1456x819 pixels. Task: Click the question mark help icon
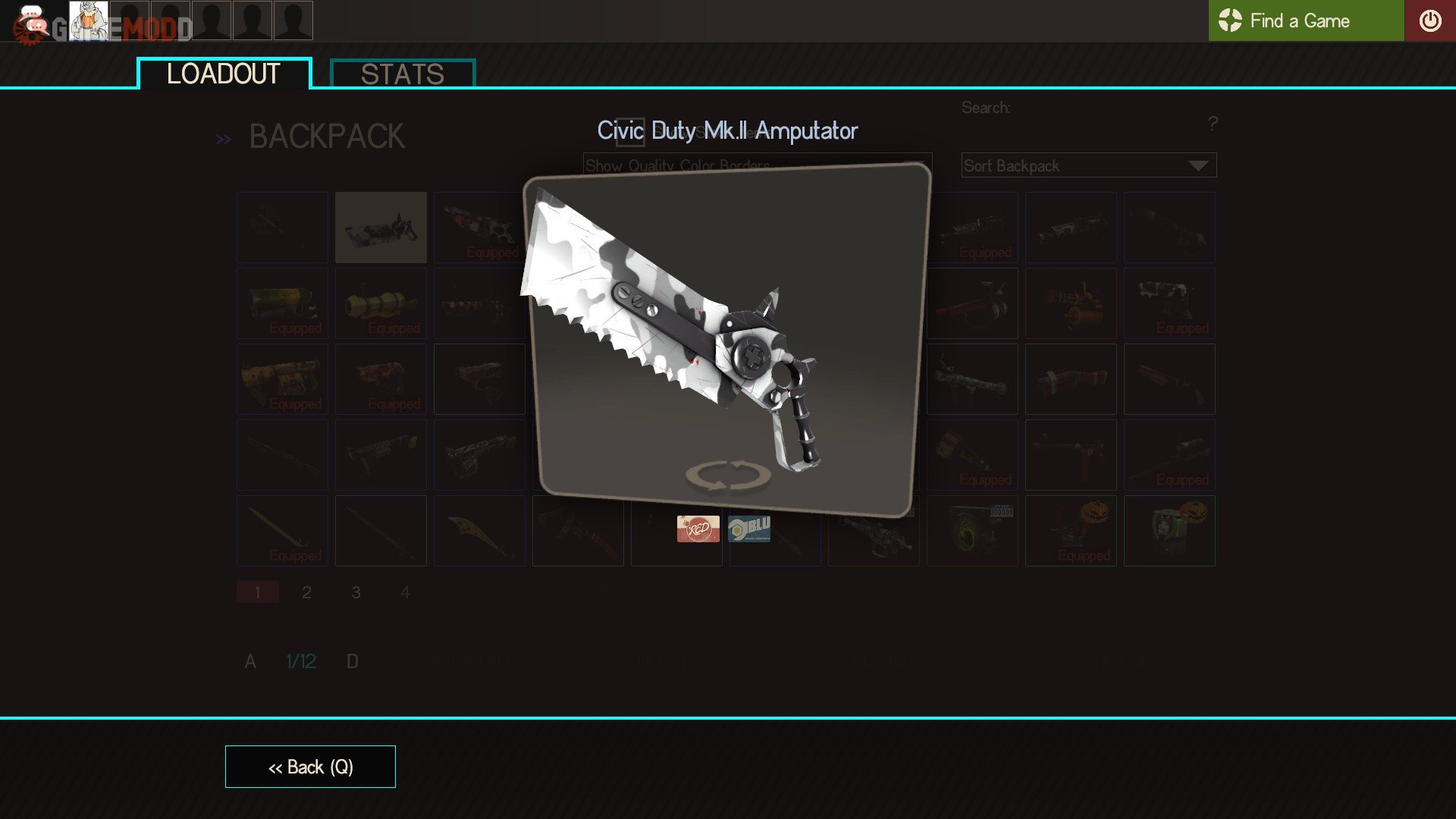point(1213,123)
